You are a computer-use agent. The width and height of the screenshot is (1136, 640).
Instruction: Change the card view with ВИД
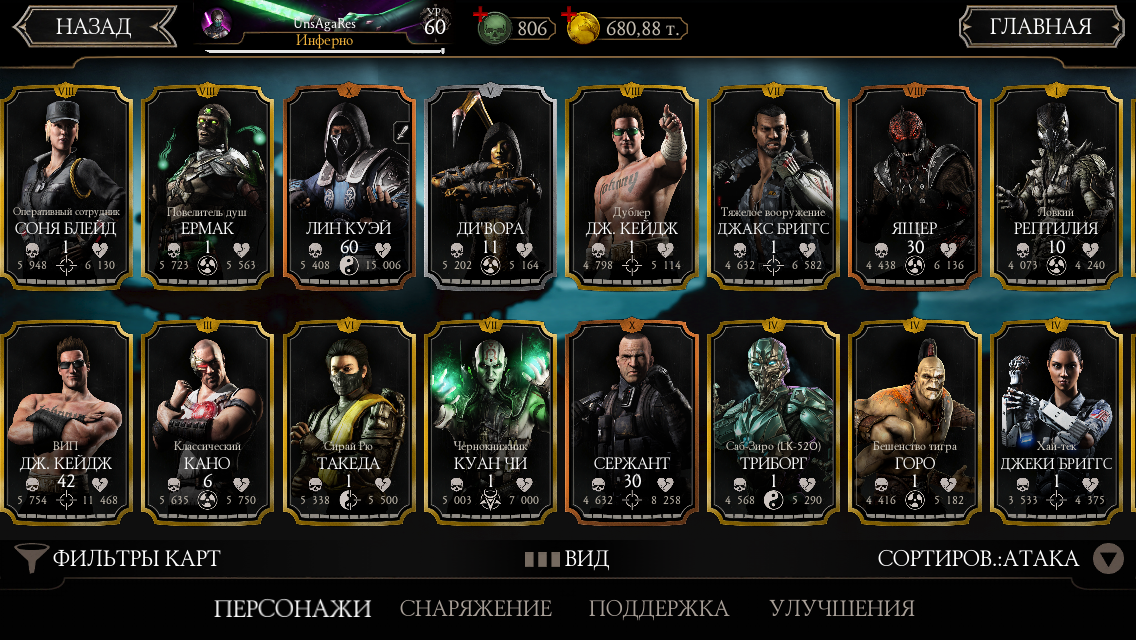pos(568,559)
